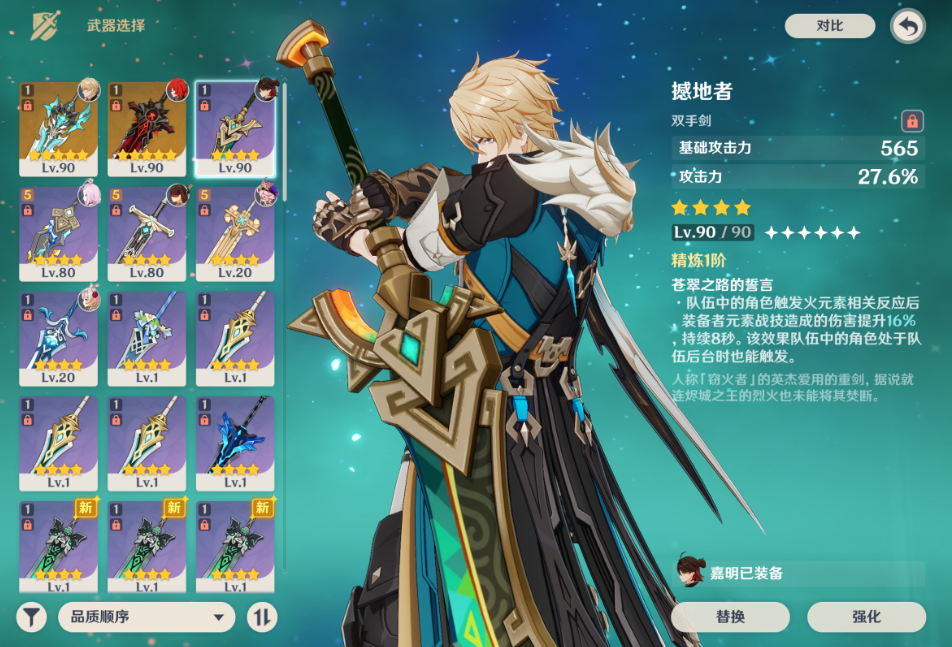This screenshot has width=952, height=647.
Task: Select the cyan five-star claymore at Lv.90
Action: coord(59,128)
